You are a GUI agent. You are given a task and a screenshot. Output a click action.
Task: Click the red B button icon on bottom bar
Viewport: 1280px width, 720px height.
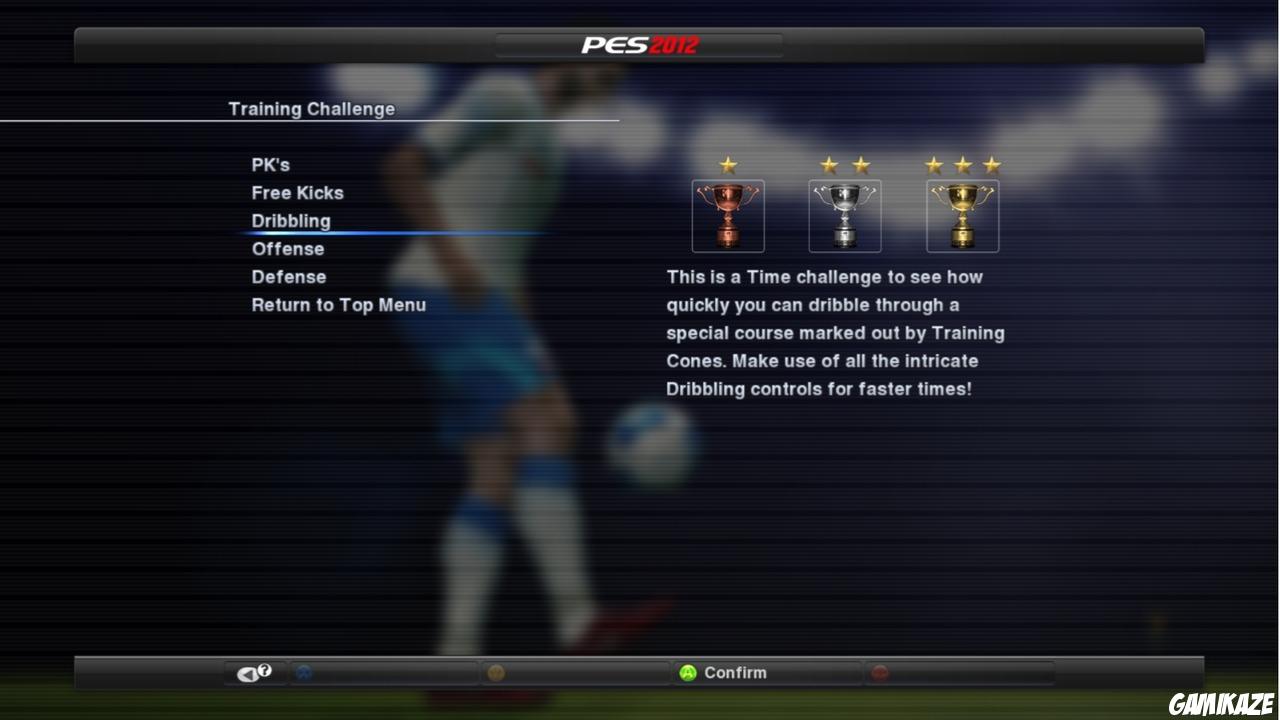tap(880, 672)
